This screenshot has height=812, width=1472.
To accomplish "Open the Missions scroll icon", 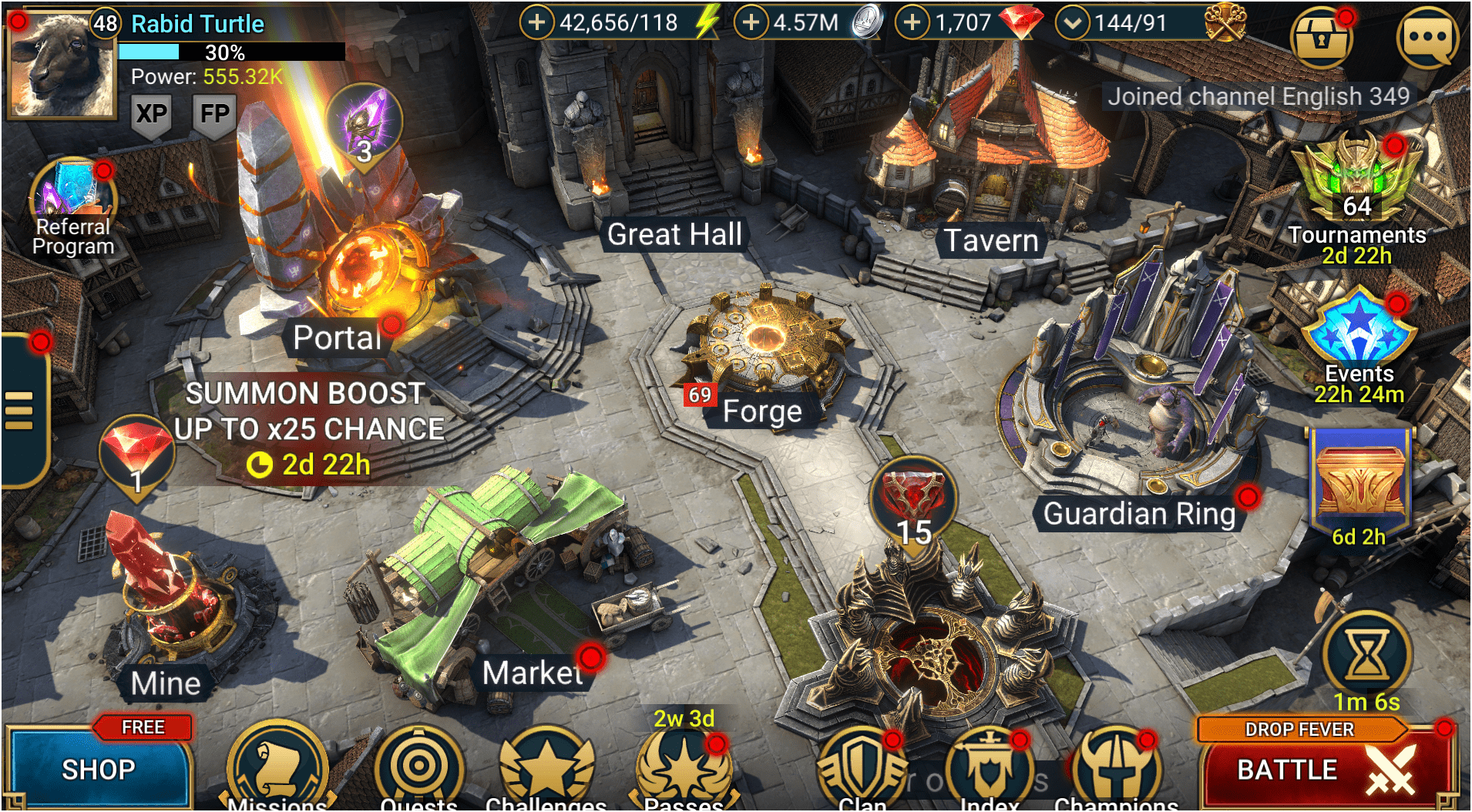I will (277, 768).
